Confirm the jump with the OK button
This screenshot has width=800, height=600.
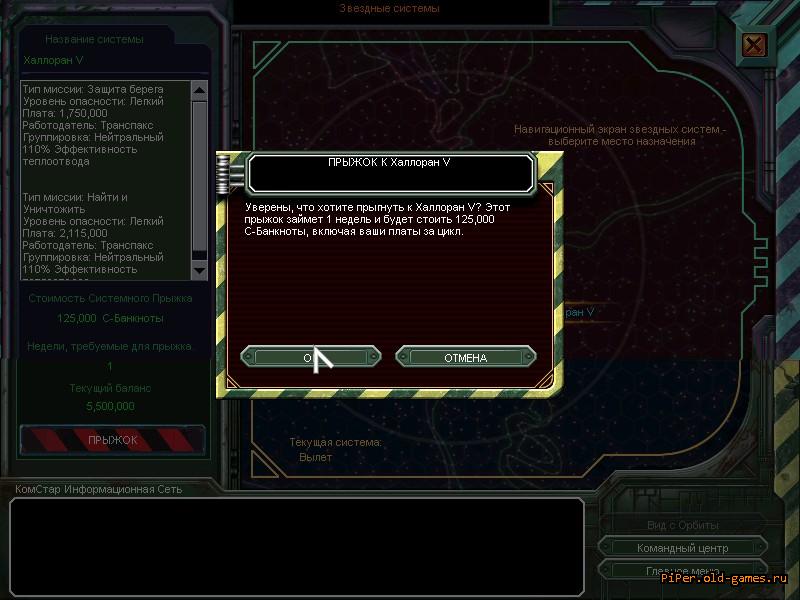pos(310,357)
